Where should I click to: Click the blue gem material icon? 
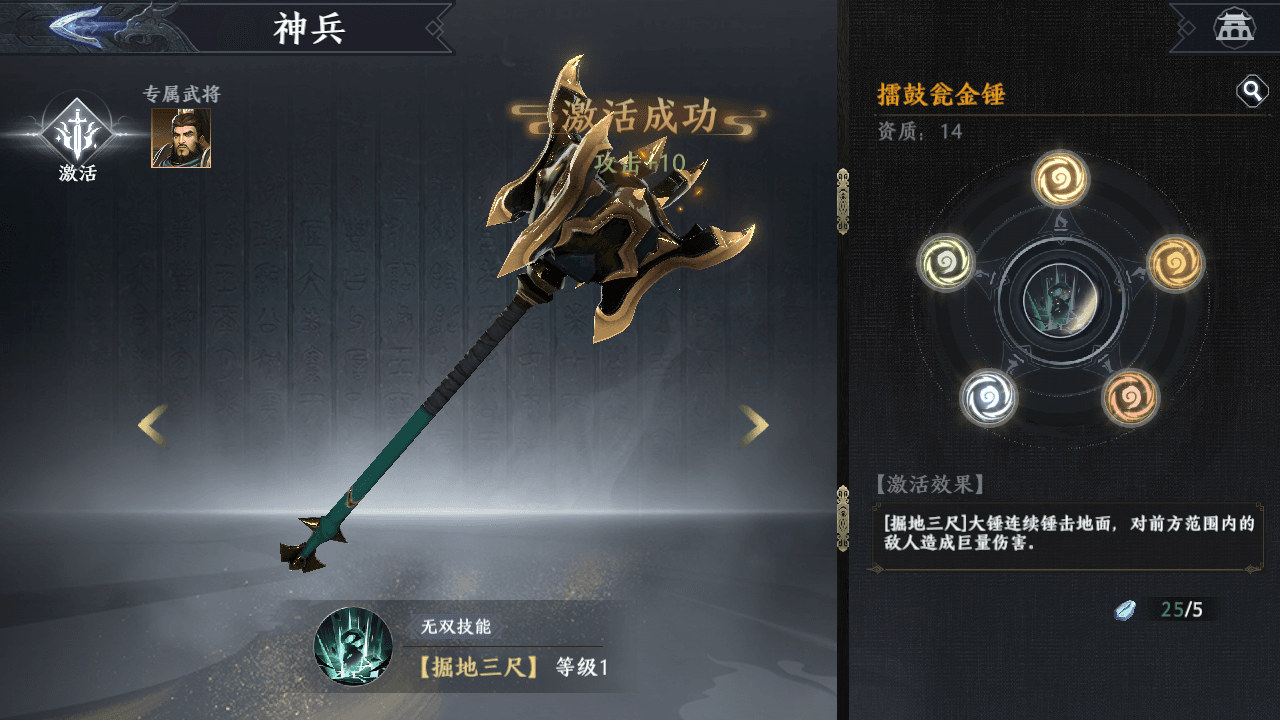1125,610
